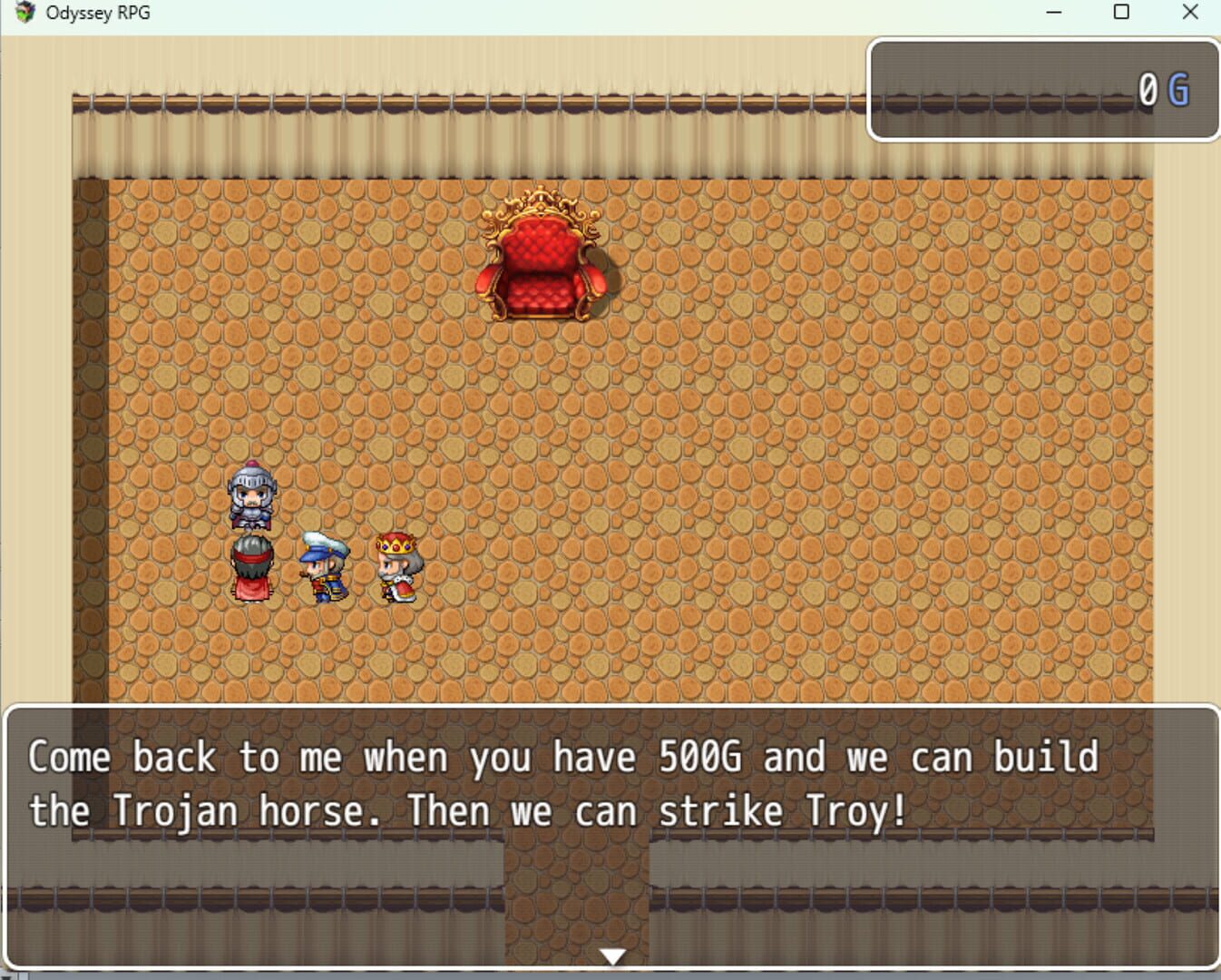Select the red-robed character sprite
The height and width of the screenshot is (980, 1221).
point(254,567)
